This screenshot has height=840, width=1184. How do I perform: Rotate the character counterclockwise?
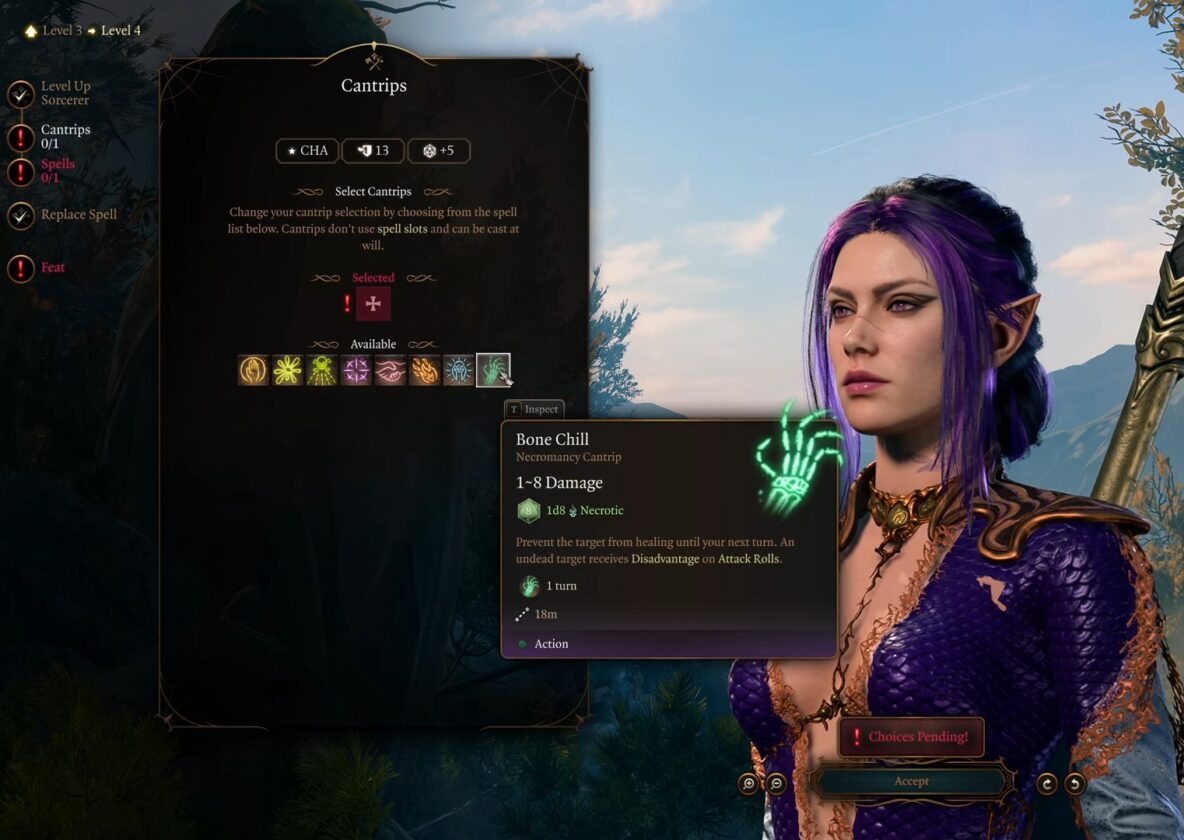click(x=1075, y=784)
